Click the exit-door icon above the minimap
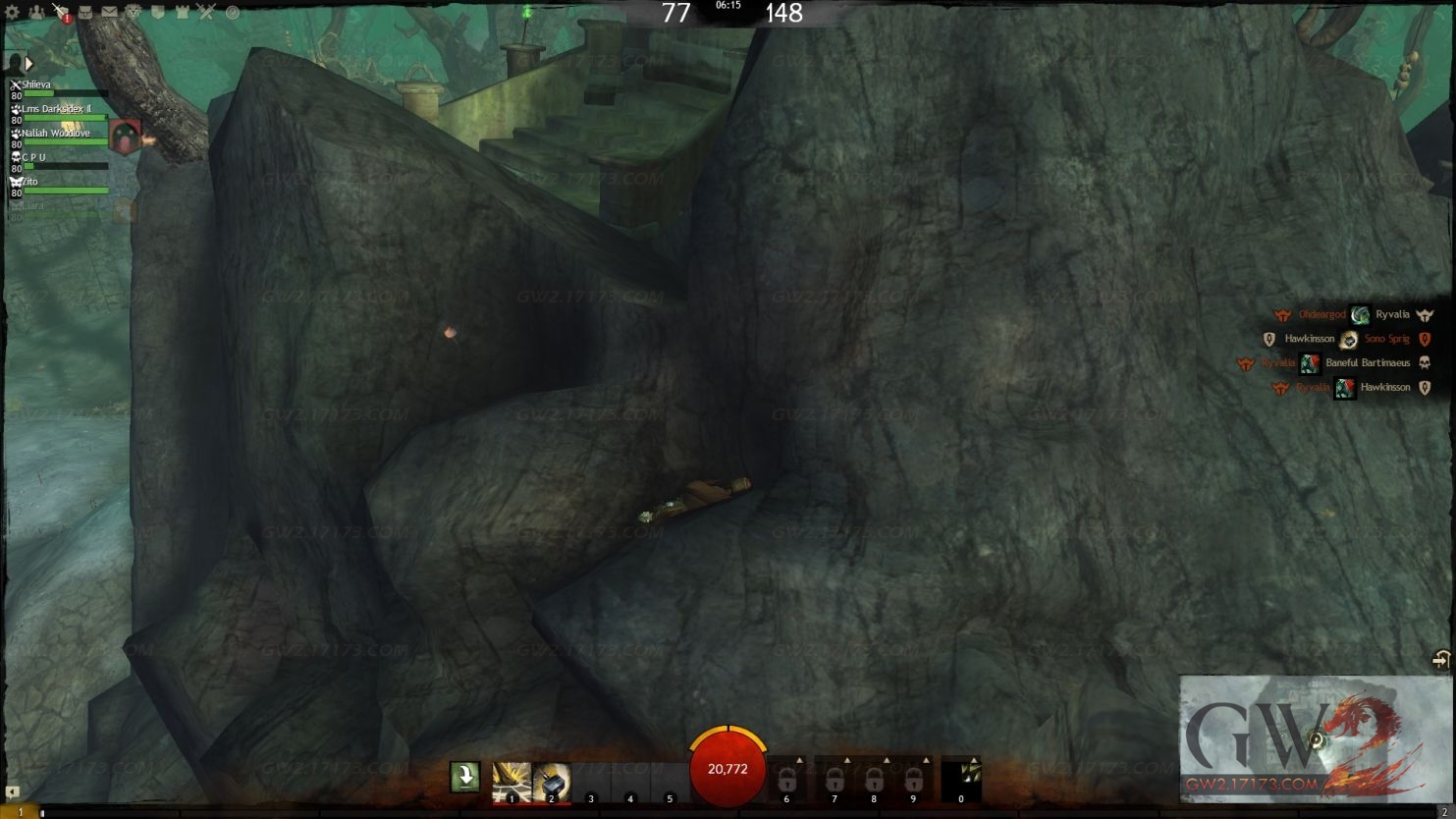 point(1440,659)
